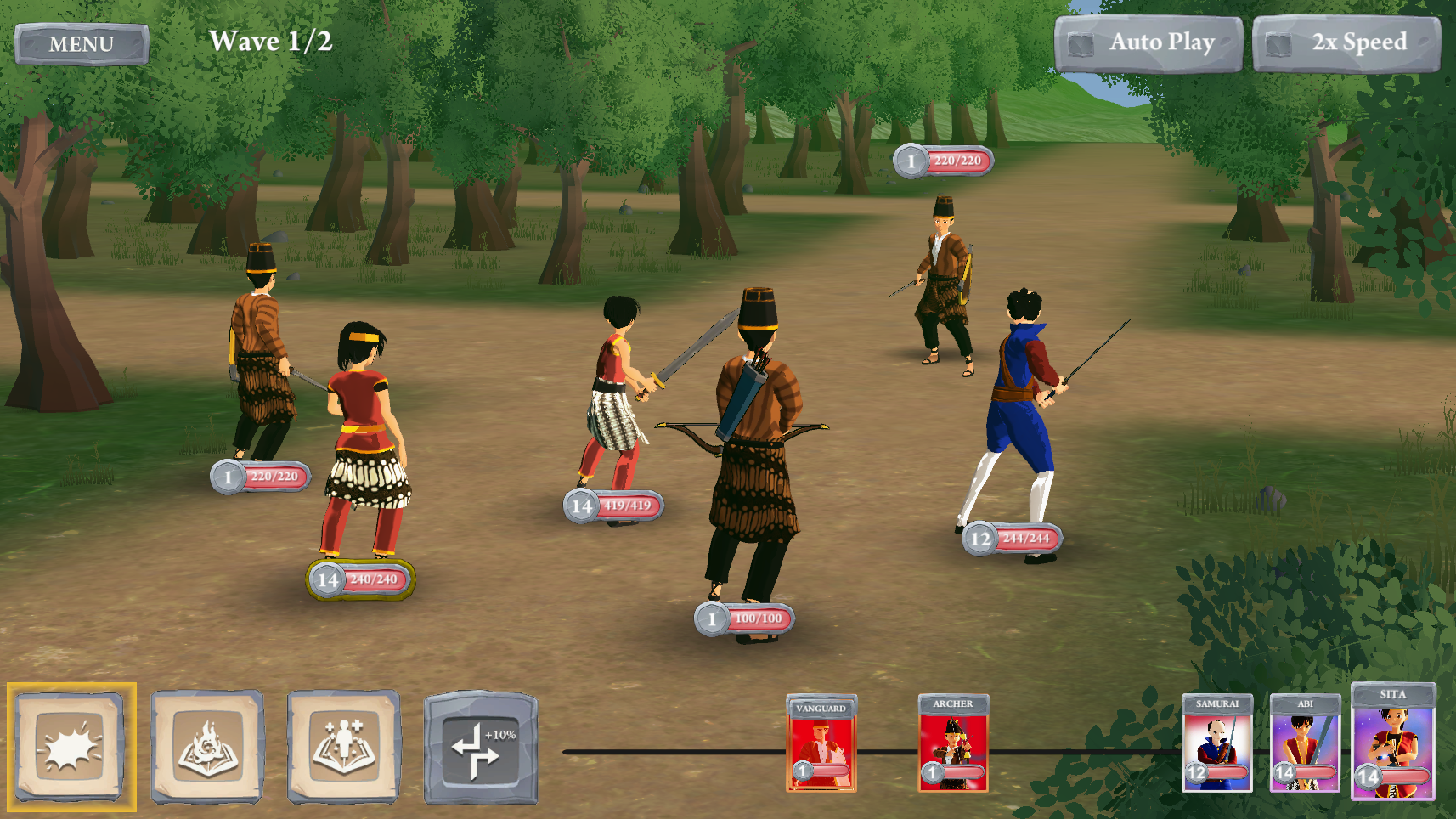Open the MENU button

coord(82,43)
